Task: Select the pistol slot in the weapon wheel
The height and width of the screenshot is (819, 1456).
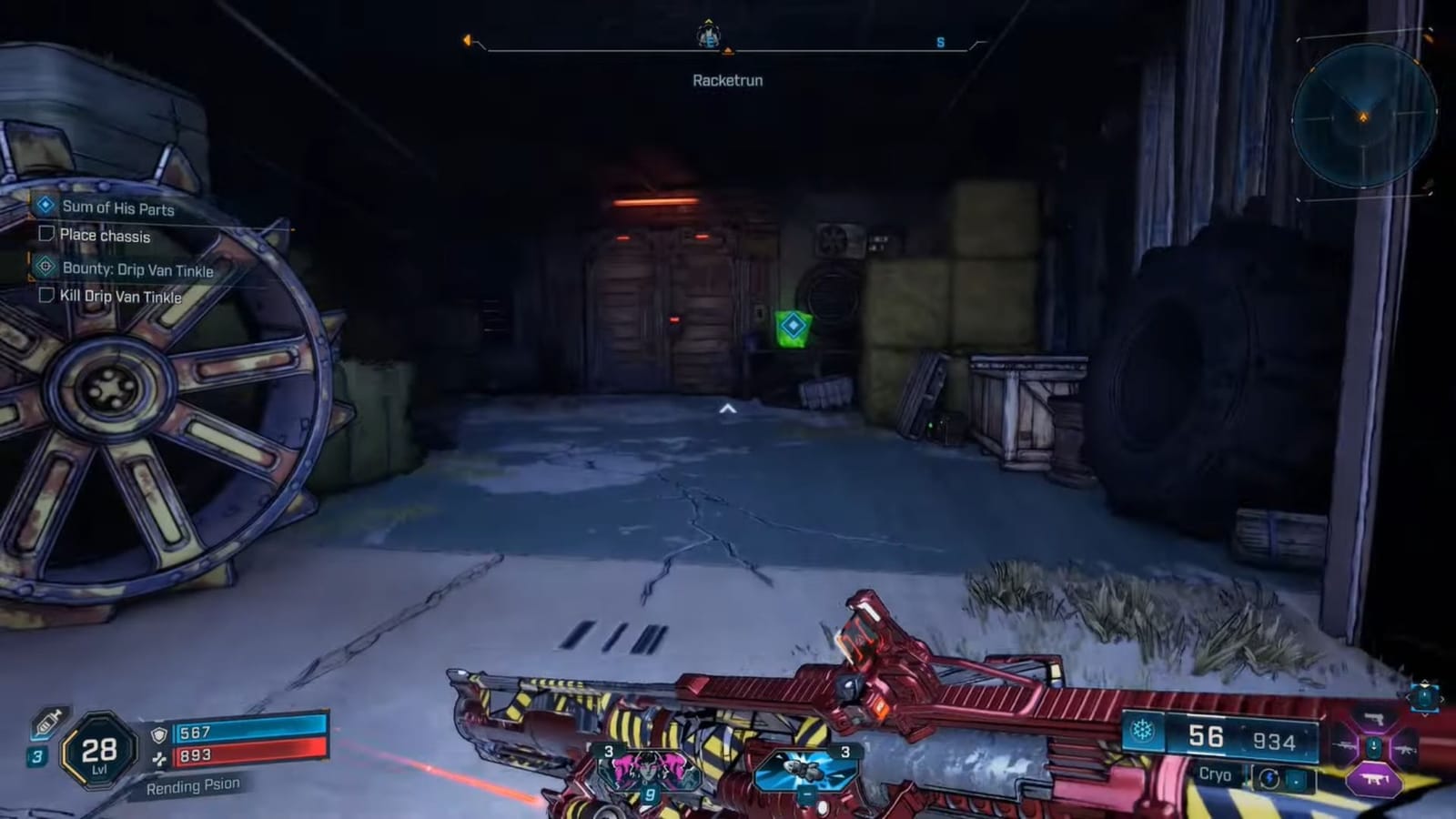Action: tap(1374, 720)
